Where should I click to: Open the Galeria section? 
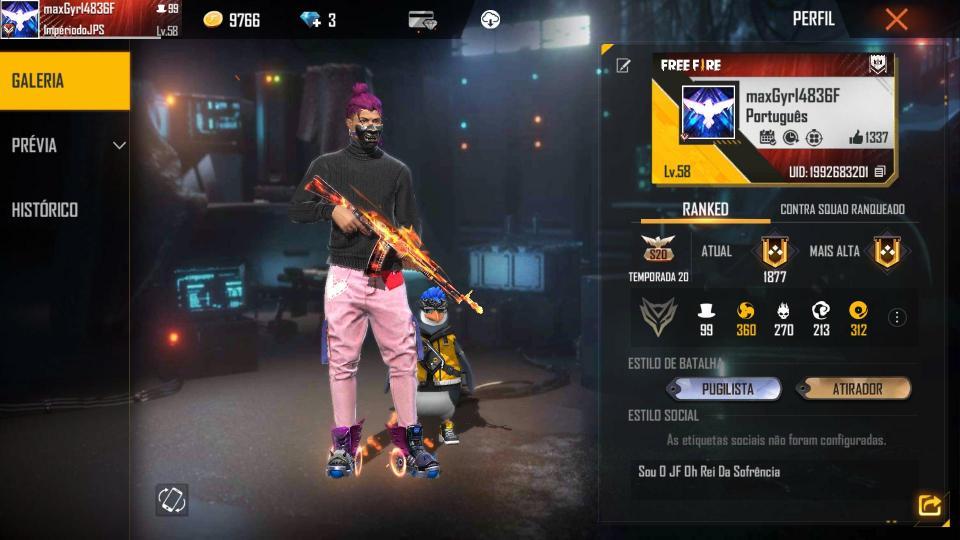(x=64, y=81)
